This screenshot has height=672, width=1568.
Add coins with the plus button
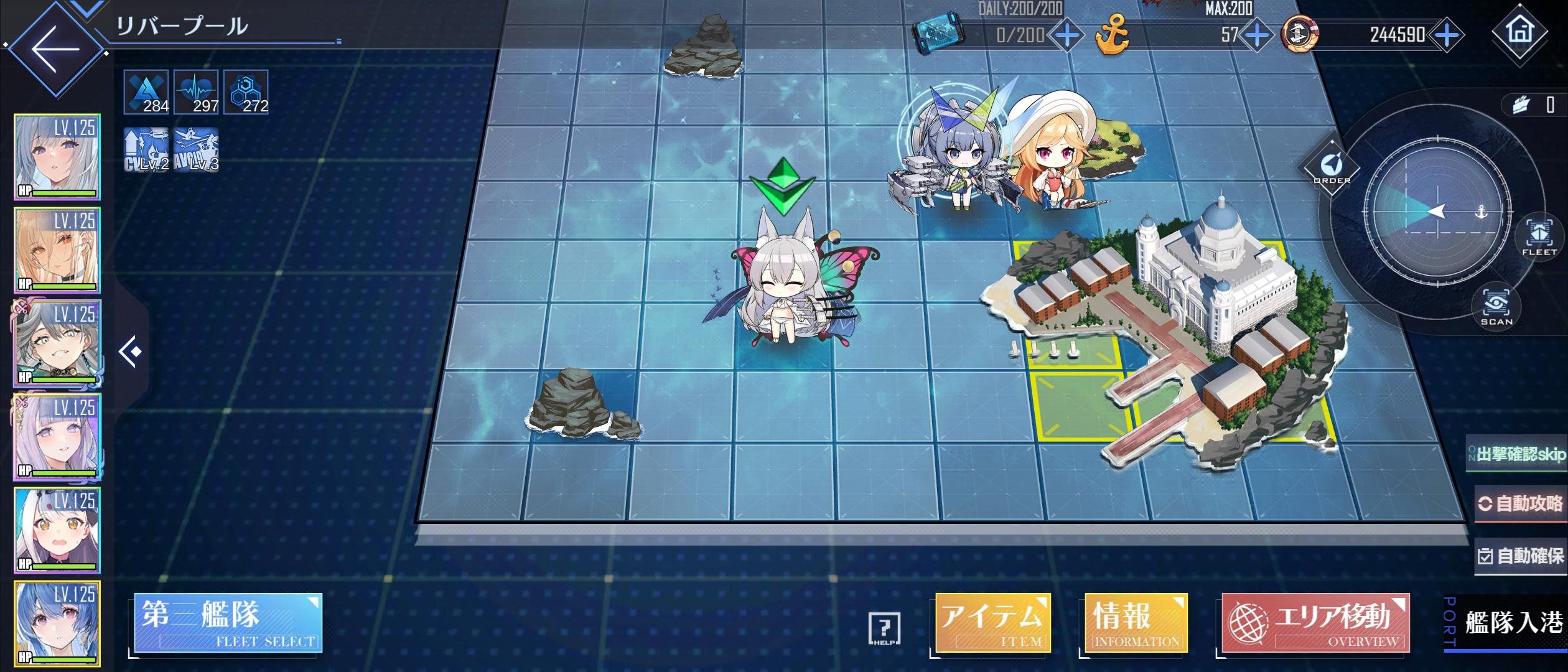tap(1447, 35)
